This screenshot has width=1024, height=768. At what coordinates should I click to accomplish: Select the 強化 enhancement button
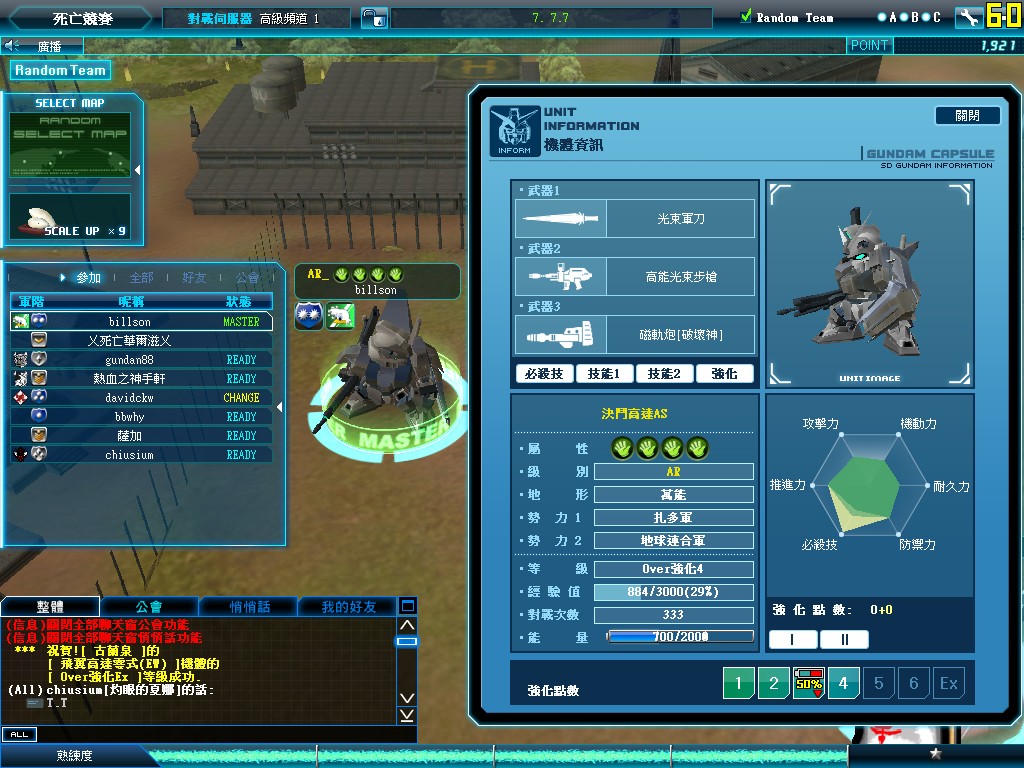(725, 373)
